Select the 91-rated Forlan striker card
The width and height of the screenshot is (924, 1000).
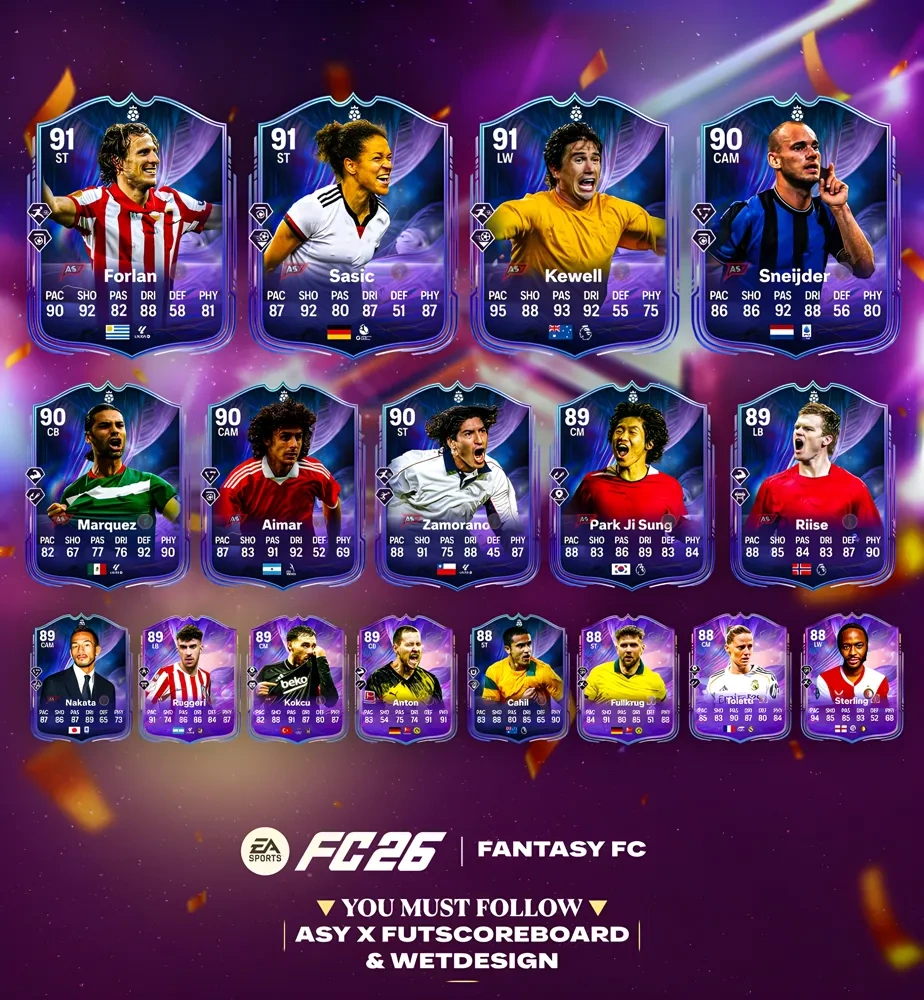point(129,225)
